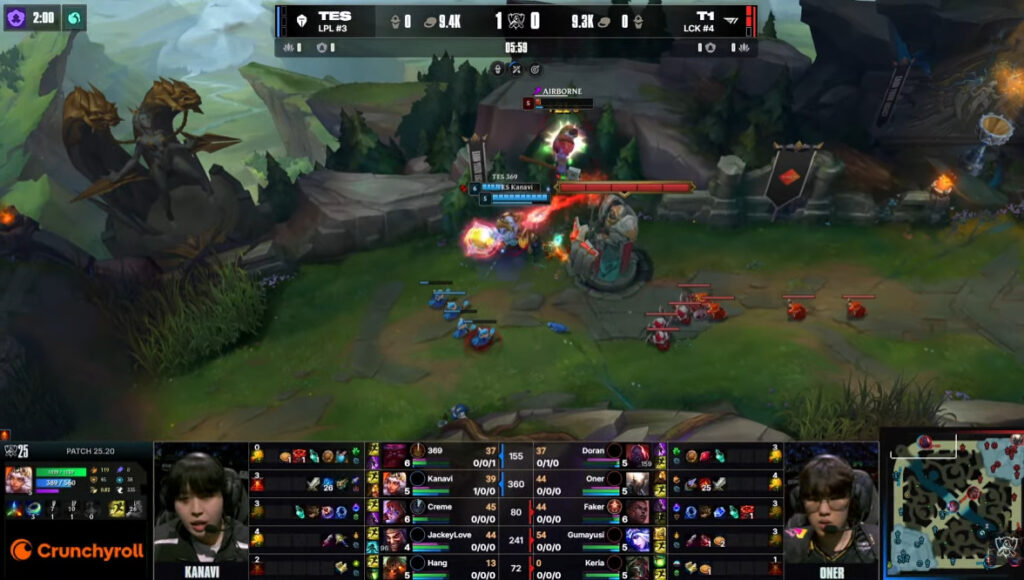Select the Kanavi player camera feed
This screenshot has height=580, width=1024.
click(x=200, y=505)
